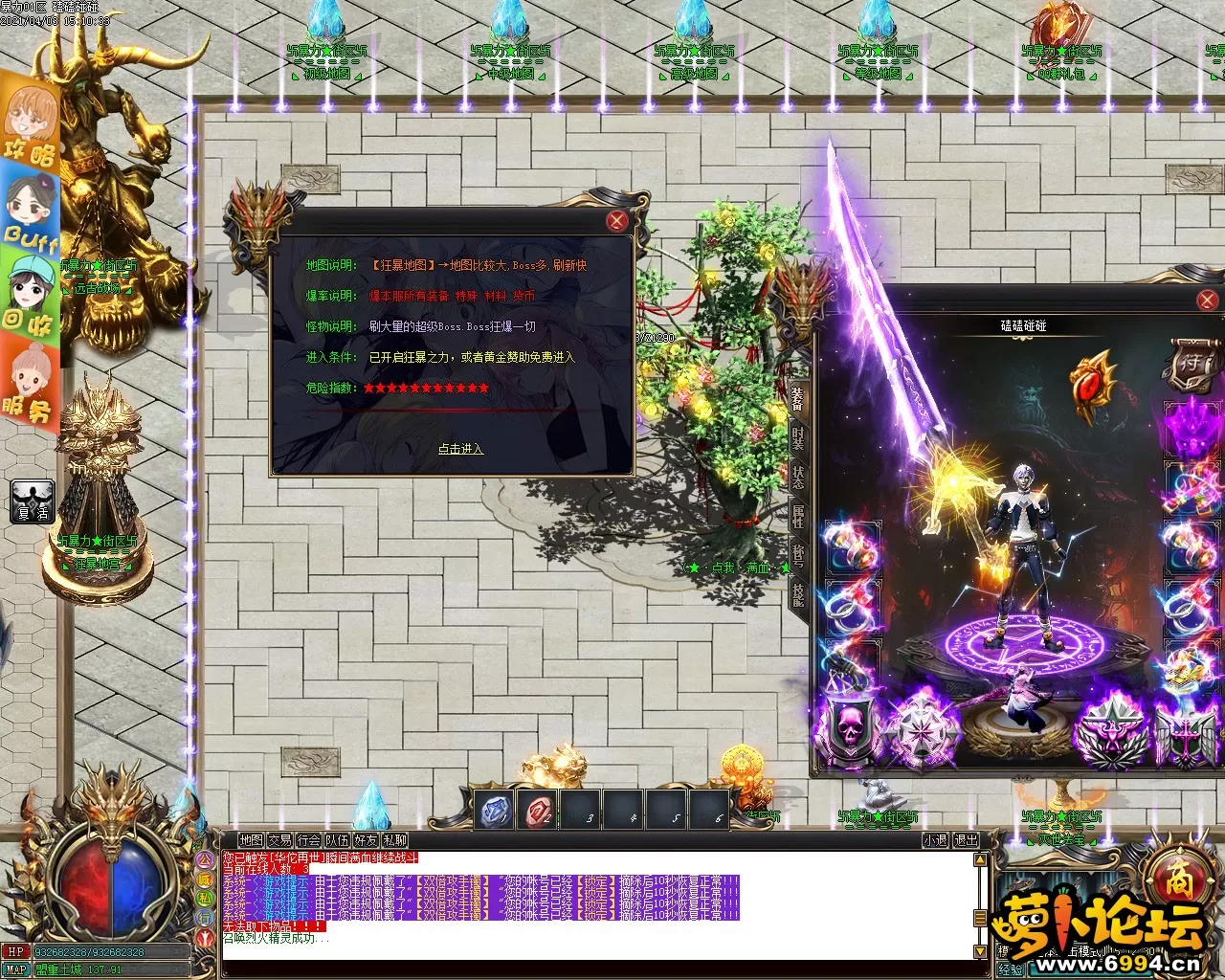Viewport: 1225px width, 980px height.
Task: Open the 好友 friends button
Action: click(x=366, y=840)
